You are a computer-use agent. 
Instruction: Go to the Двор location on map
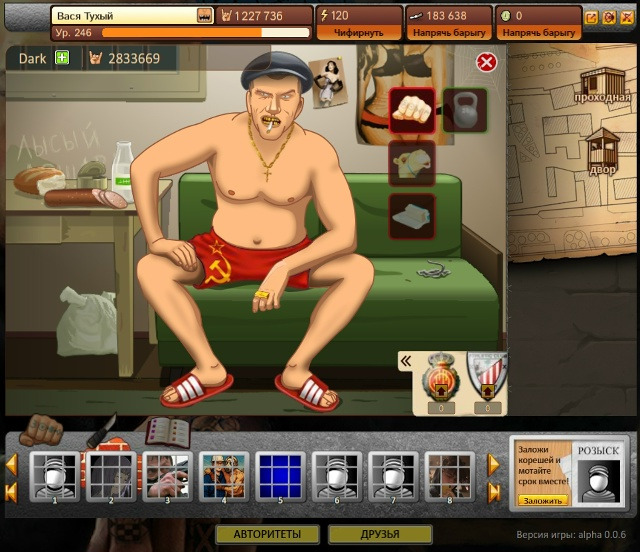point(605,152)
